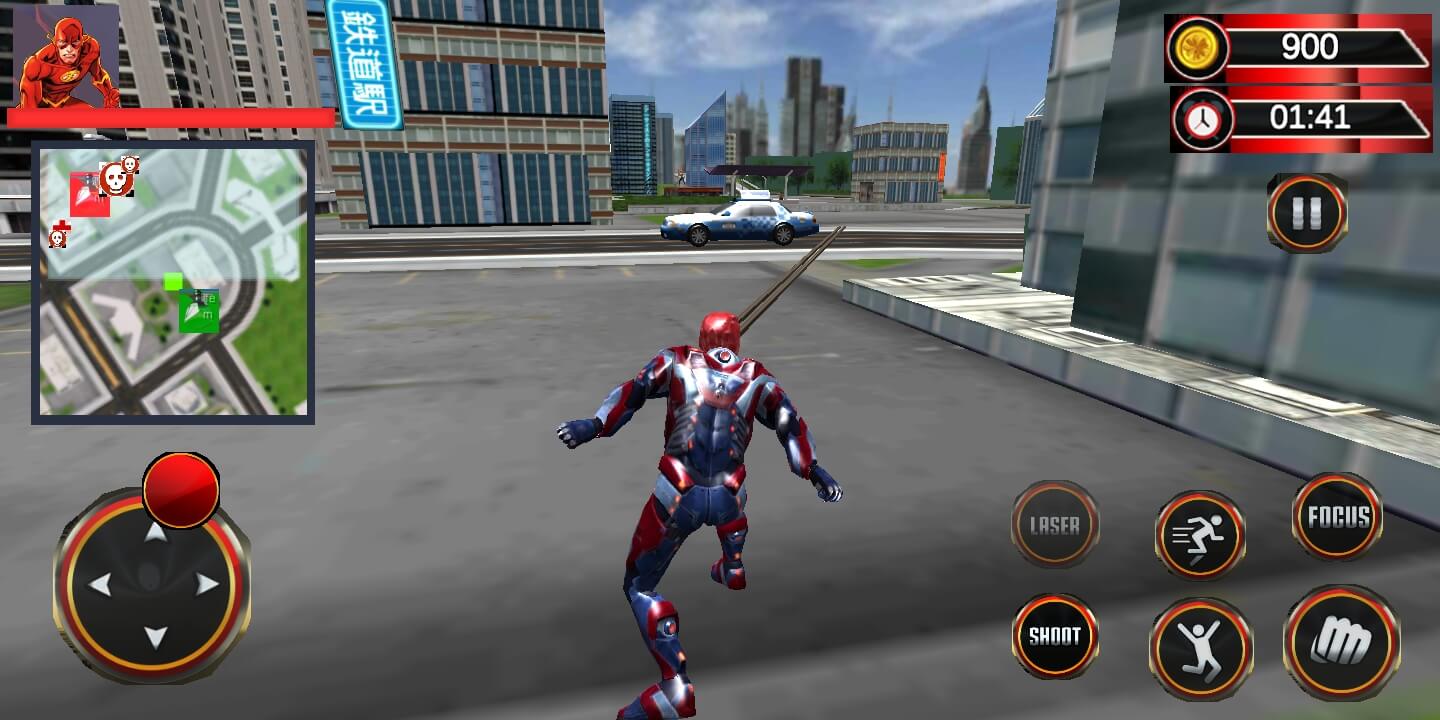This screenshot has height=720, width=1440.
Task: Tap the joystick up arrow
Action: click(x=155, y=531)
